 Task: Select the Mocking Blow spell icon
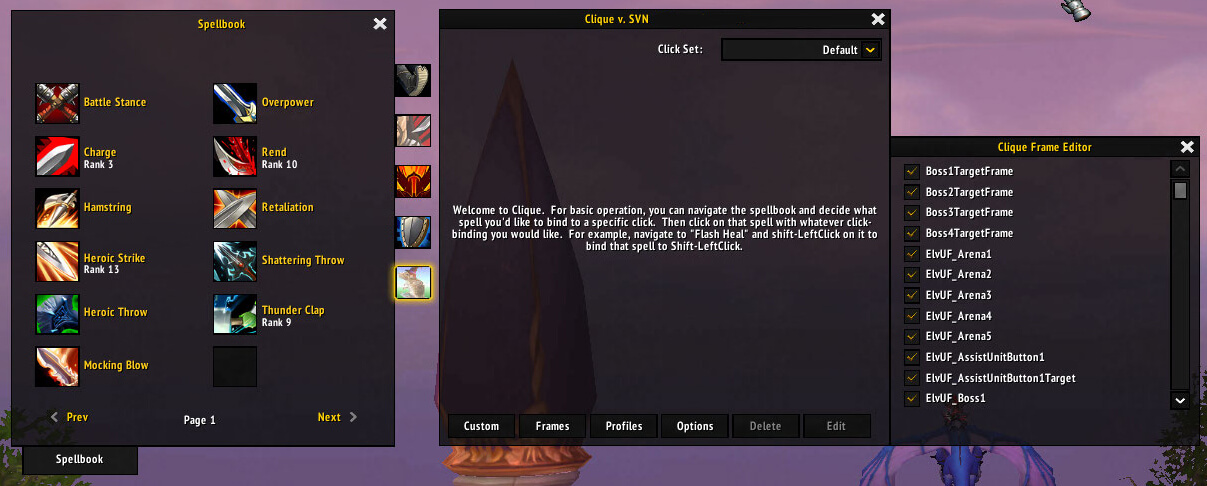57,367
